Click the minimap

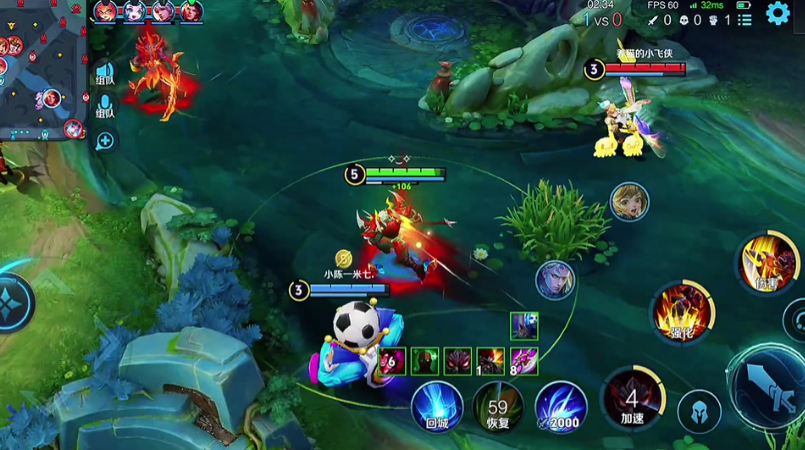pos(42,70)
